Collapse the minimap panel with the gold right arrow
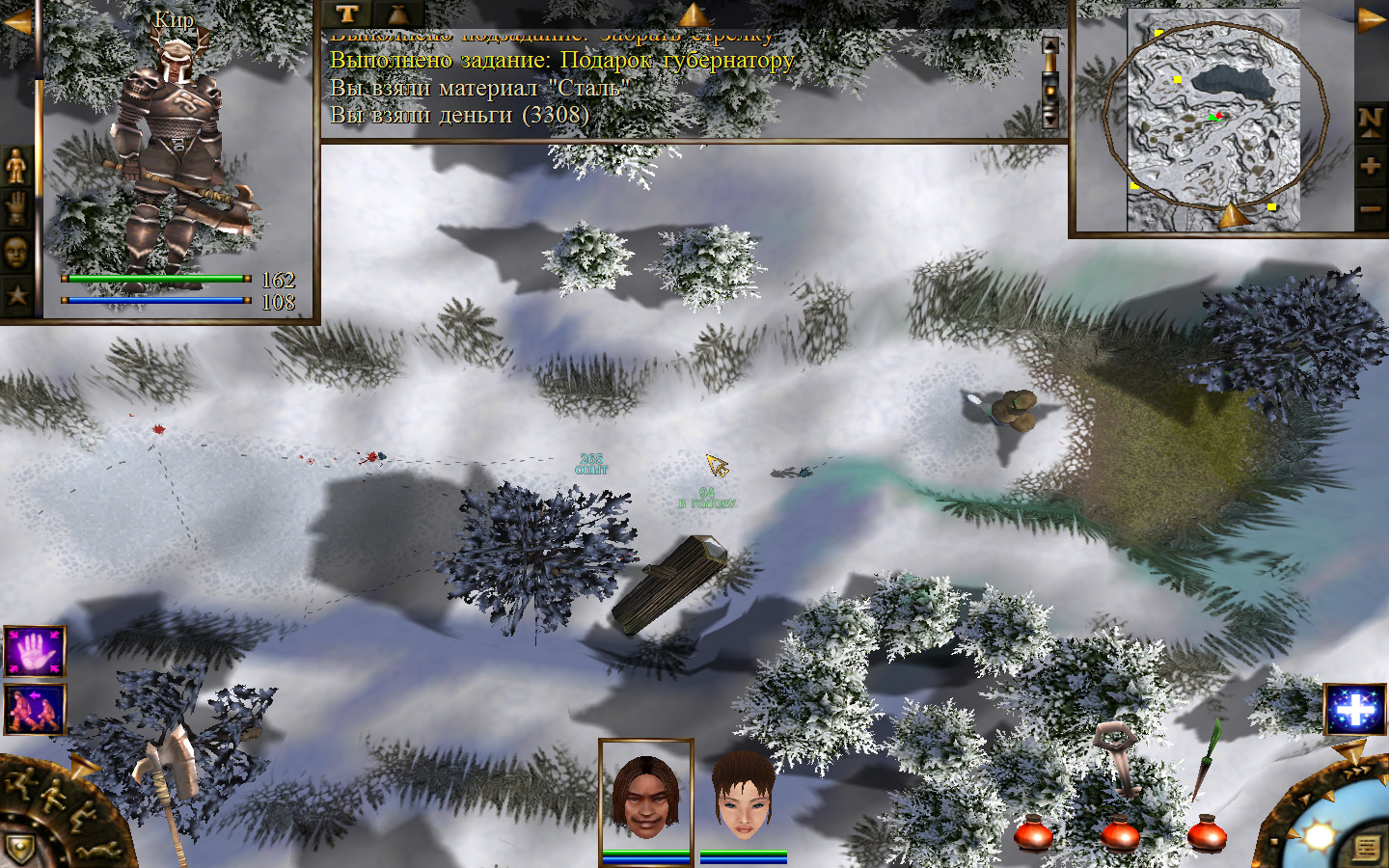 tap(1371, 21)
